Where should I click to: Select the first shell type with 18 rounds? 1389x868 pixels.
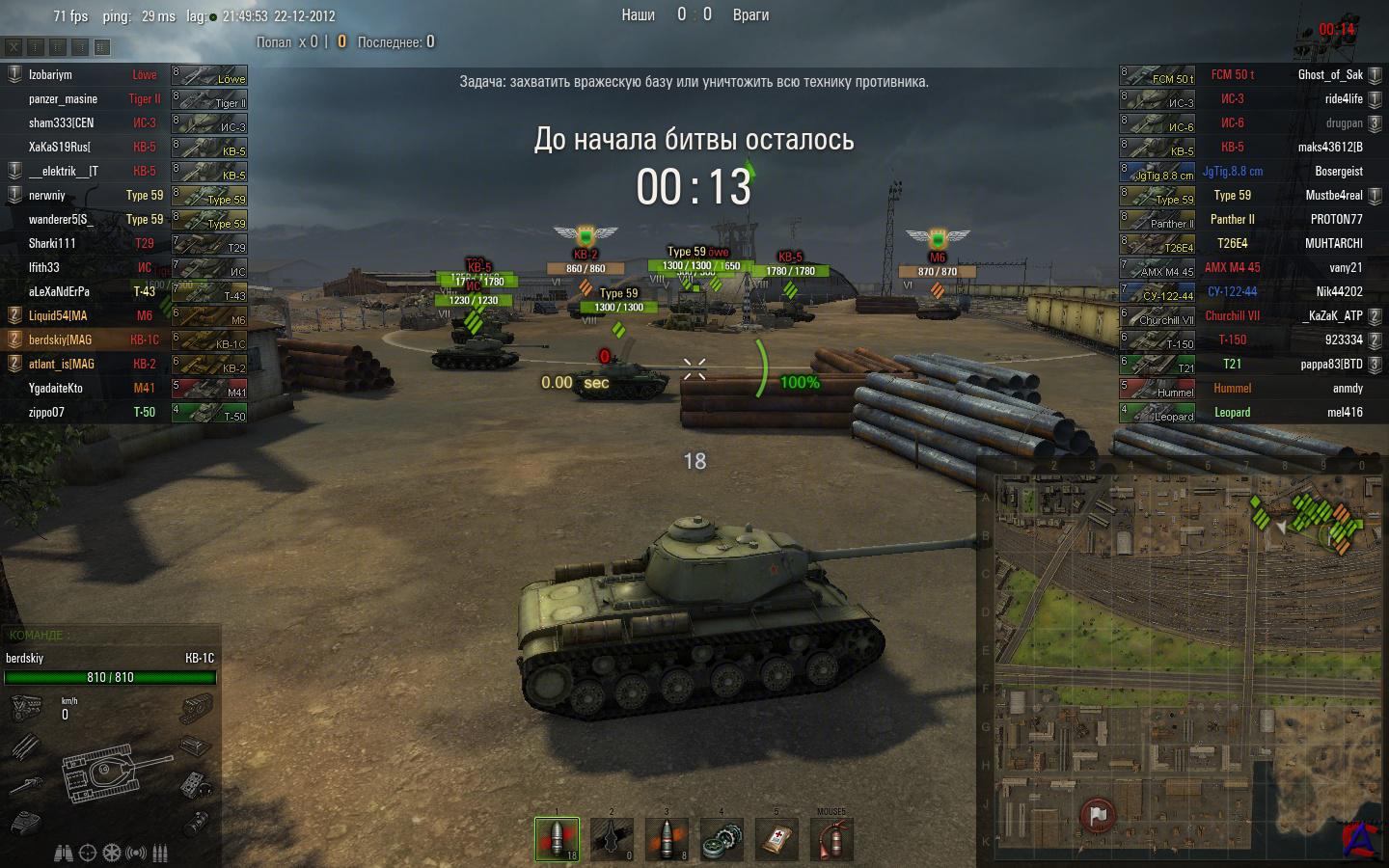558,839
